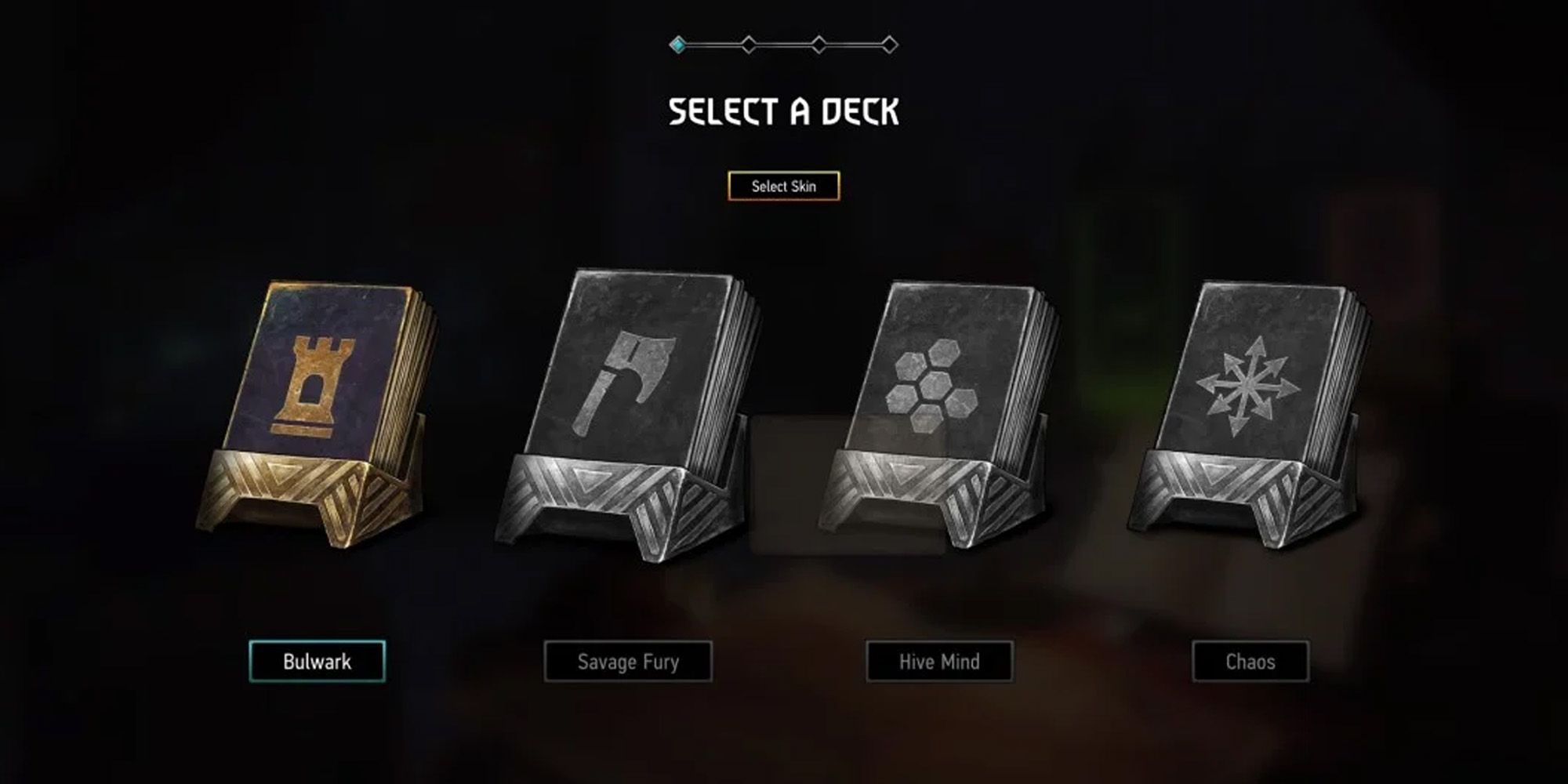Select the highlighted Bulwark radio label
This screenshot has width=1568, height=784.
point(318,661)
